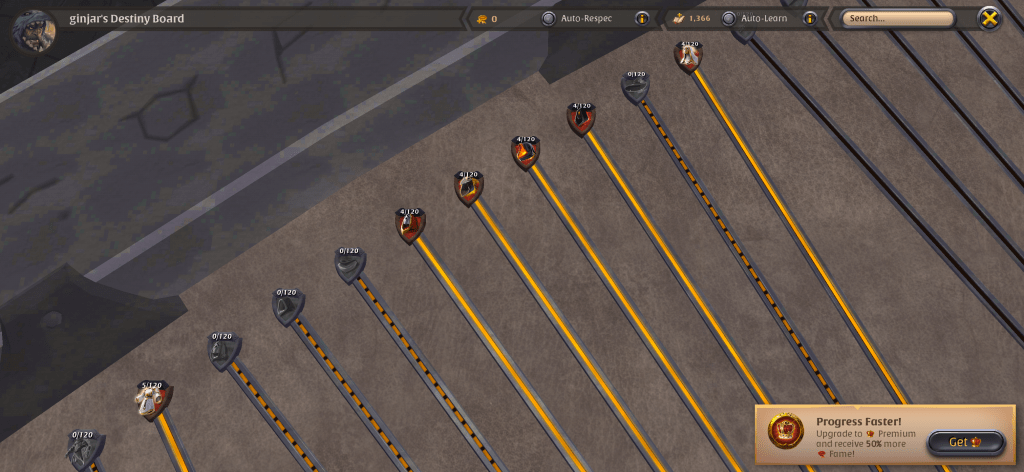This screenshot has width=1024, height=472.
Task: Close the Destiny Board window
Action: (988, 18)
